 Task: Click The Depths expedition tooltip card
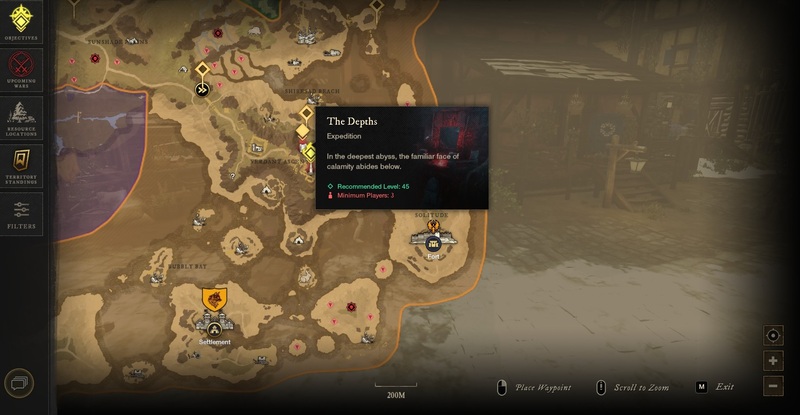pyautogui.click(x=402, y=157)
